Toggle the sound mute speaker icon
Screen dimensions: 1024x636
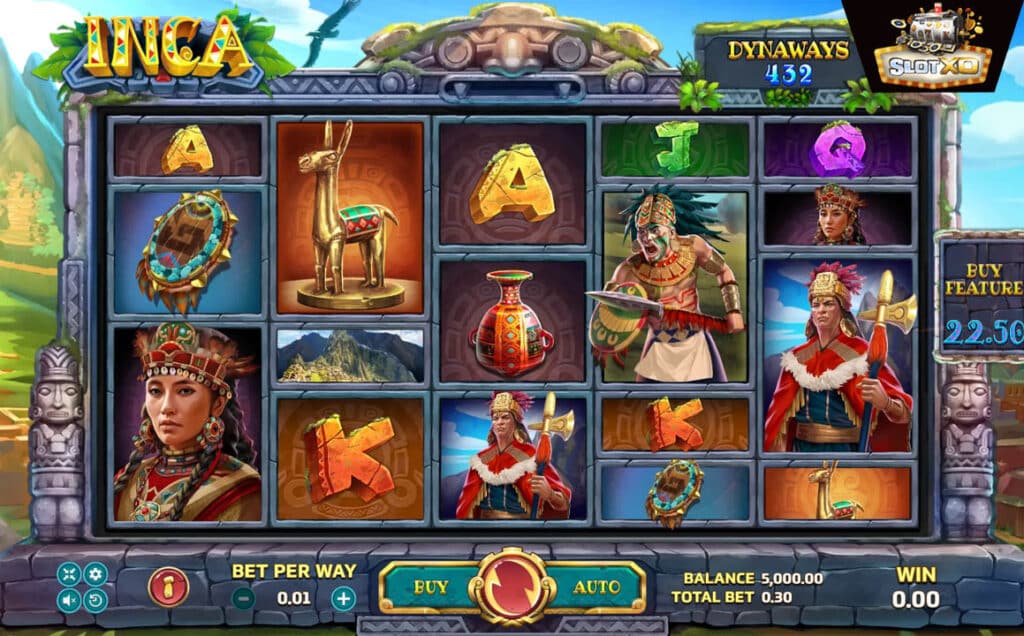69,601
